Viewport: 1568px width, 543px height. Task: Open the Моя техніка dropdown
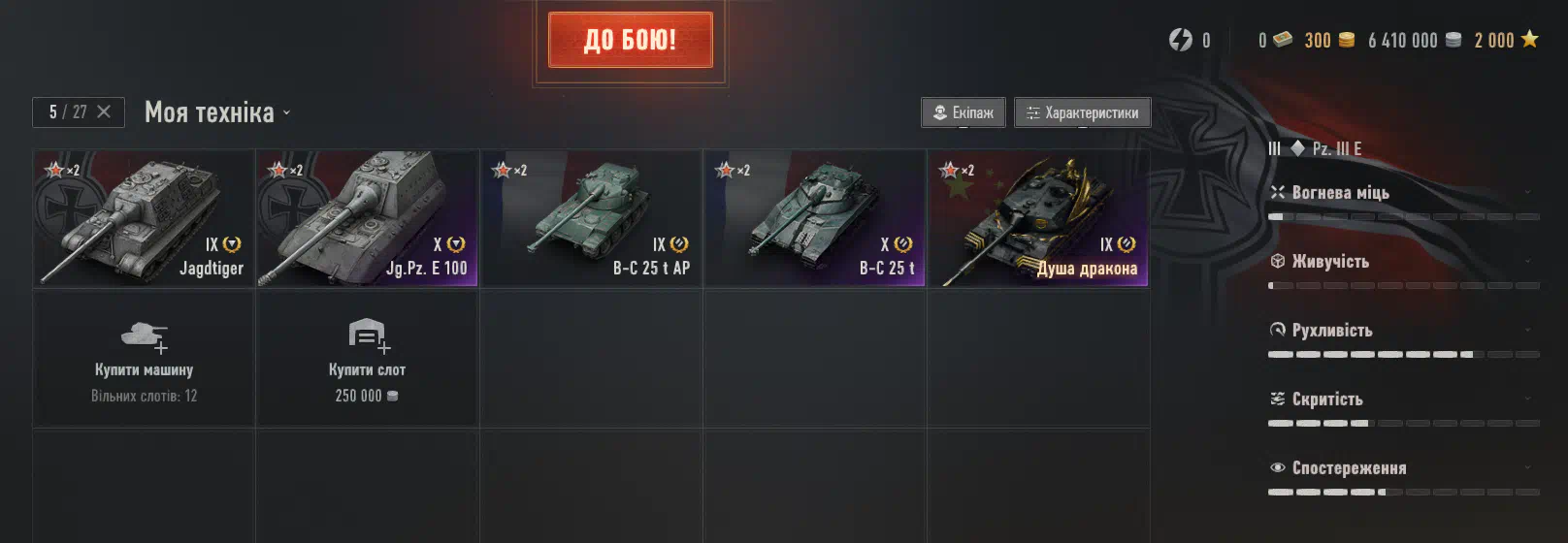(x=217, y=112)
